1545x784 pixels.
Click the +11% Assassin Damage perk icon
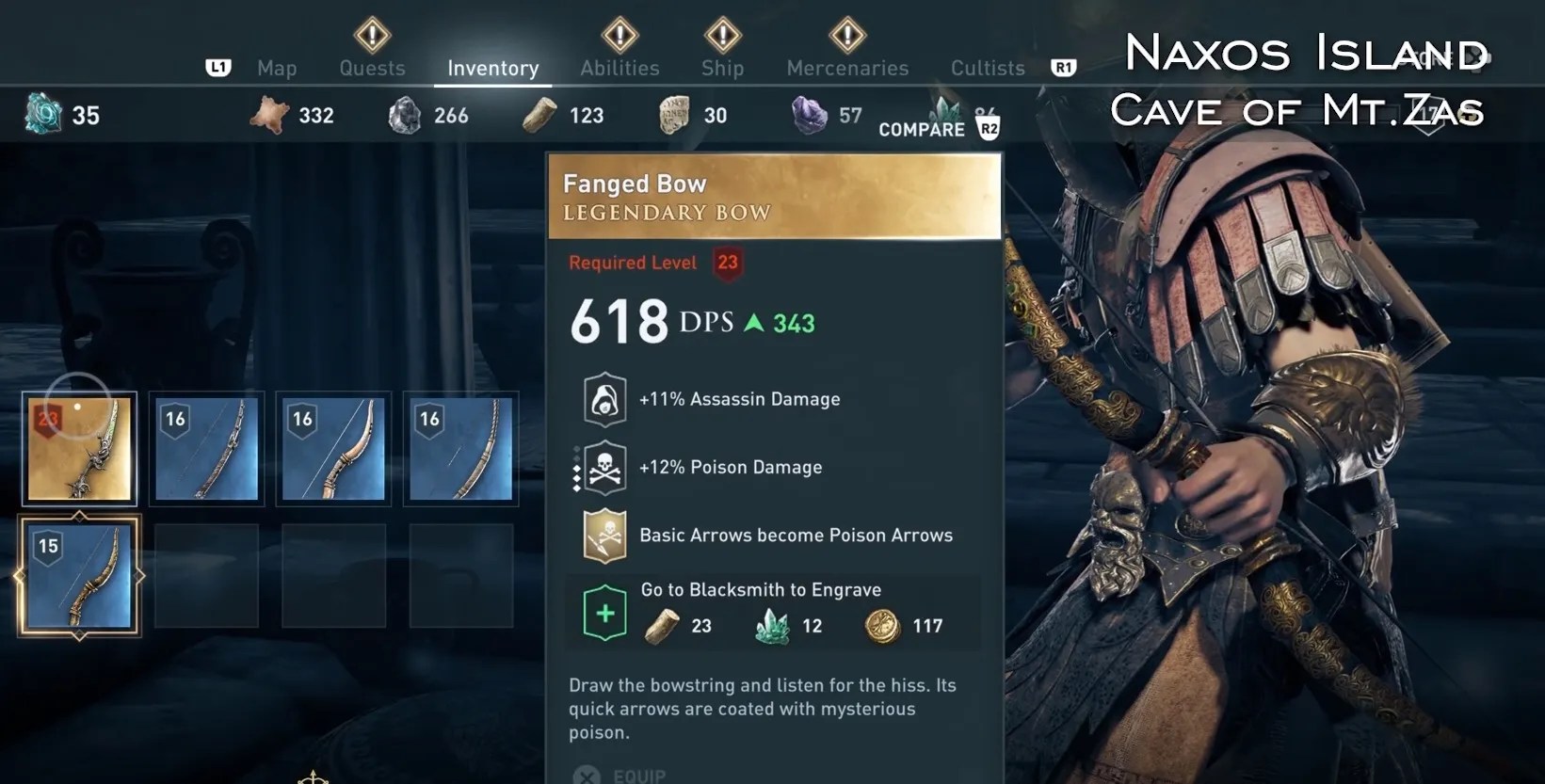point(604,398)
